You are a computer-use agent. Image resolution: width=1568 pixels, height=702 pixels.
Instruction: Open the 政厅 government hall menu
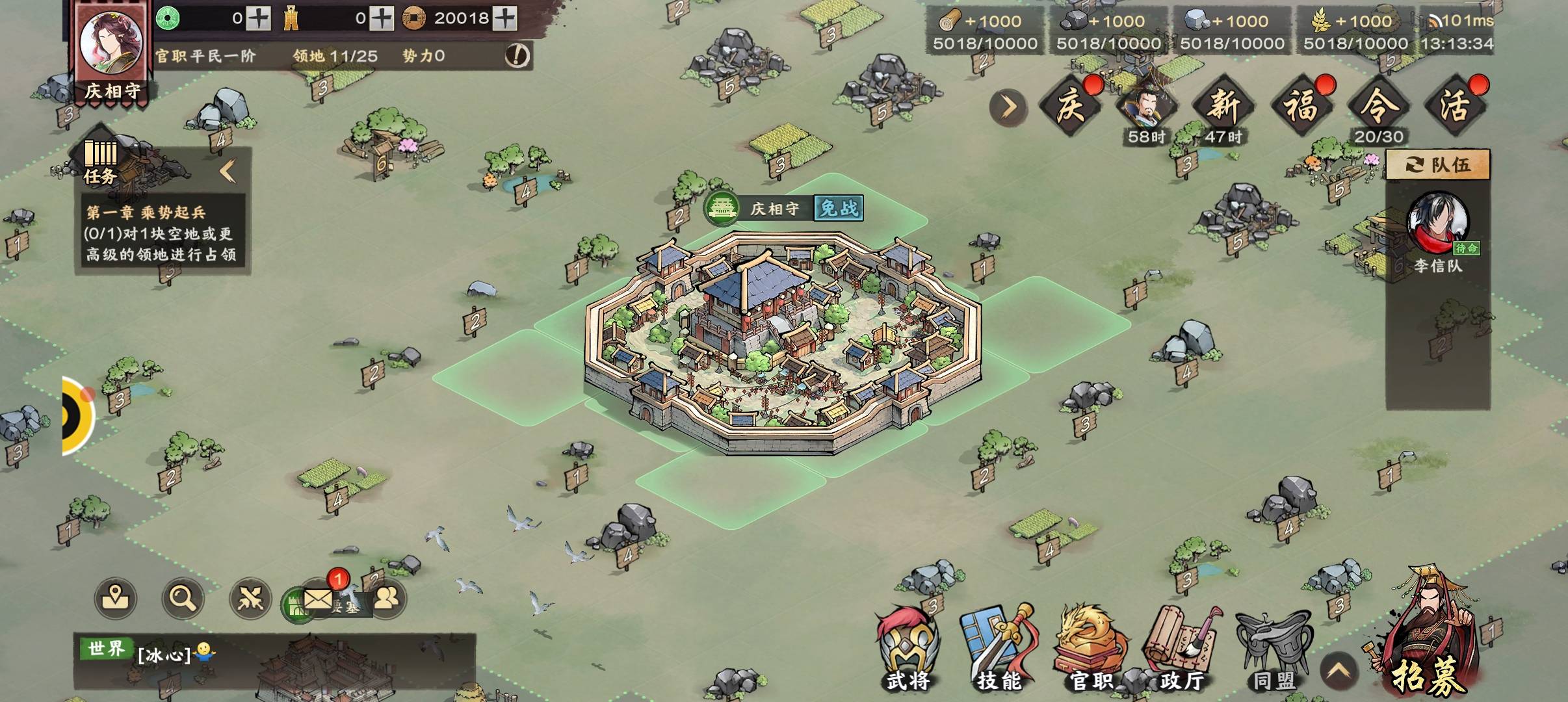(1182, 649)
